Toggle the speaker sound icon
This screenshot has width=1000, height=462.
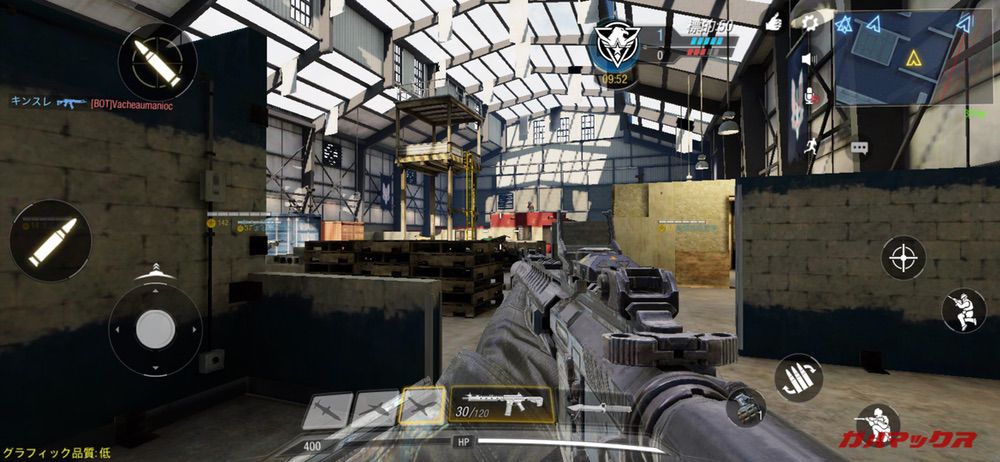(808, 61)
